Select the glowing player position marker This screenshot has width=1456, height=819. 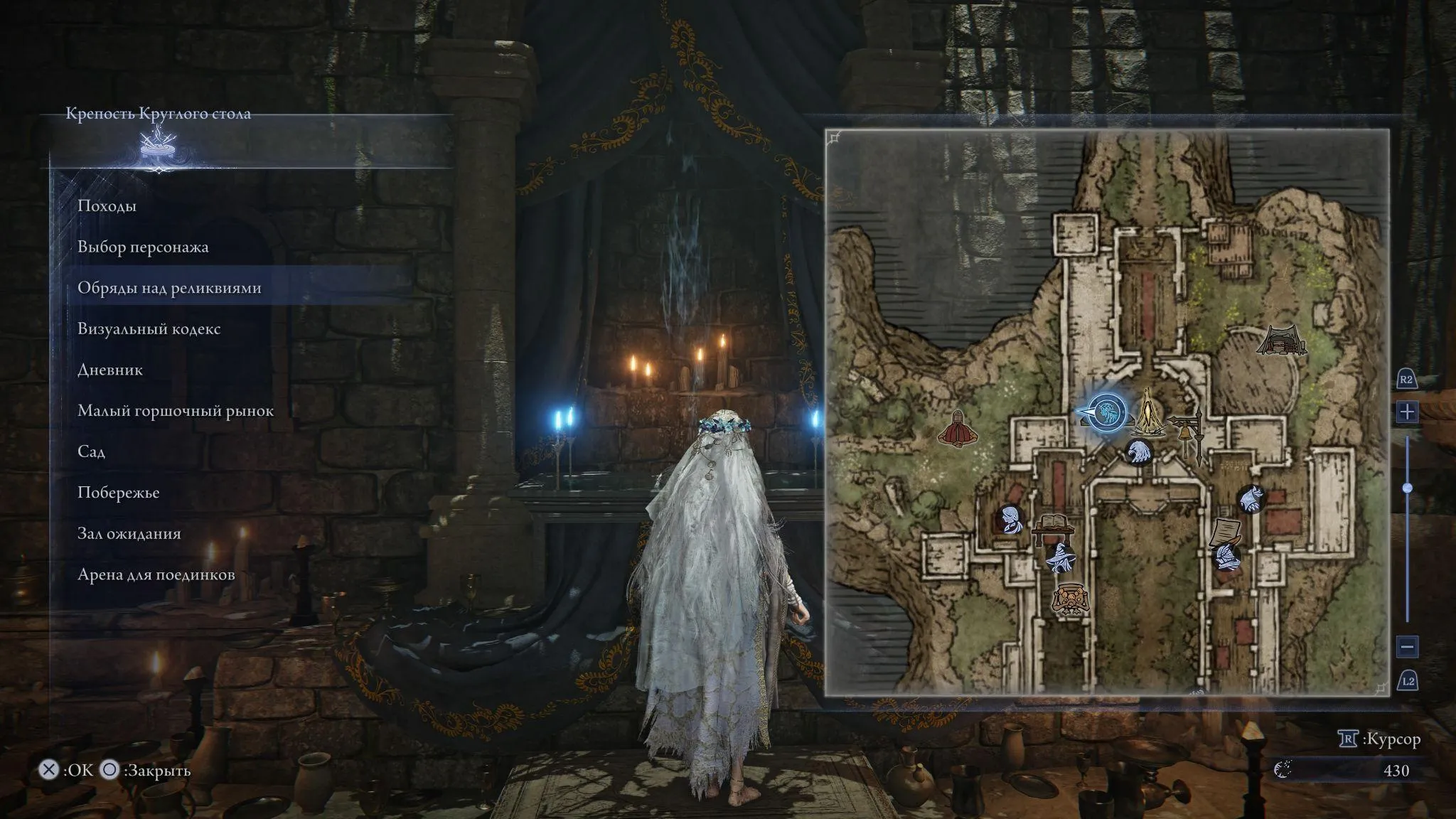pyautogui.click(x=1107, y=412)
